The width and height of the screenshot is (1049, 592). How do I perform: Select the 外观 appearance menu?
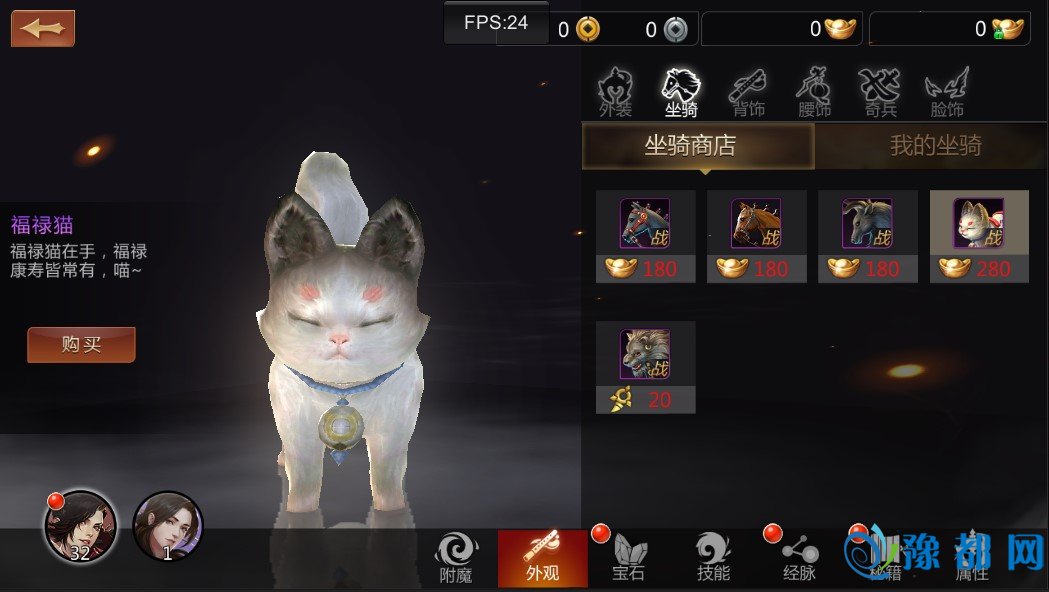point(542,558)
